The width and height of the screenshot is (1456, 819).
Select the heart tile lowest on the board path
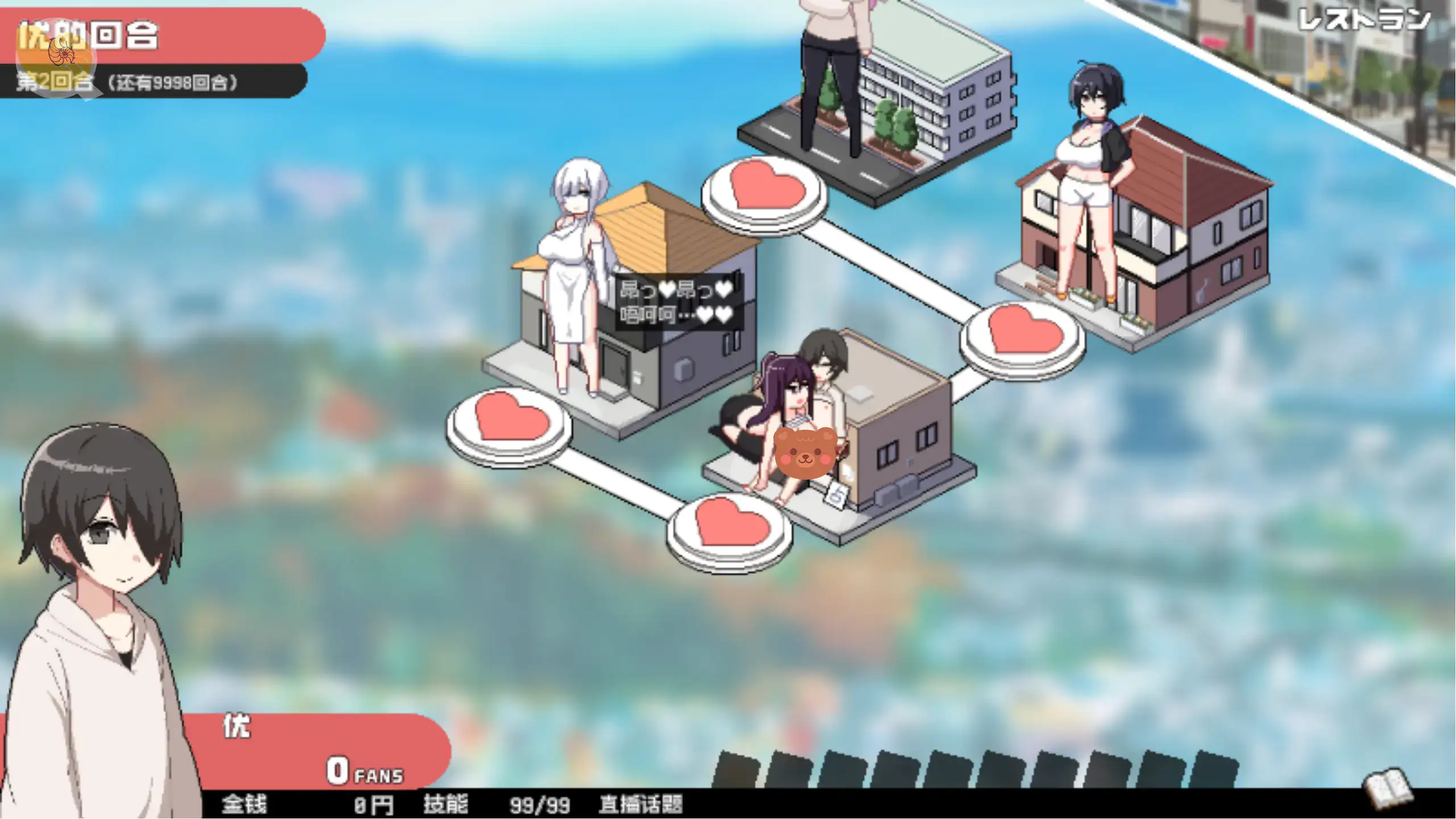click(x=731, y=527)
